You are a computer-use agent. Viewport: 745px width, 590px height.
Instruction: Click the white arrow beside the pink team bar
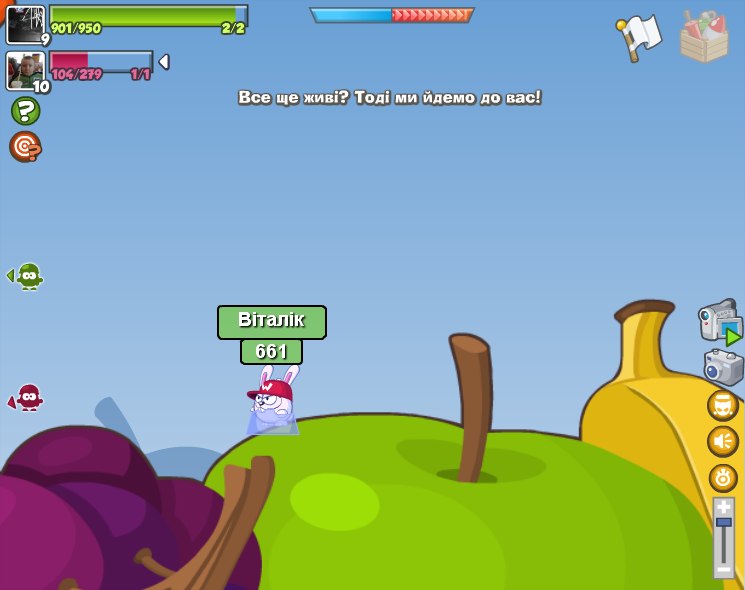click(164, 62)
